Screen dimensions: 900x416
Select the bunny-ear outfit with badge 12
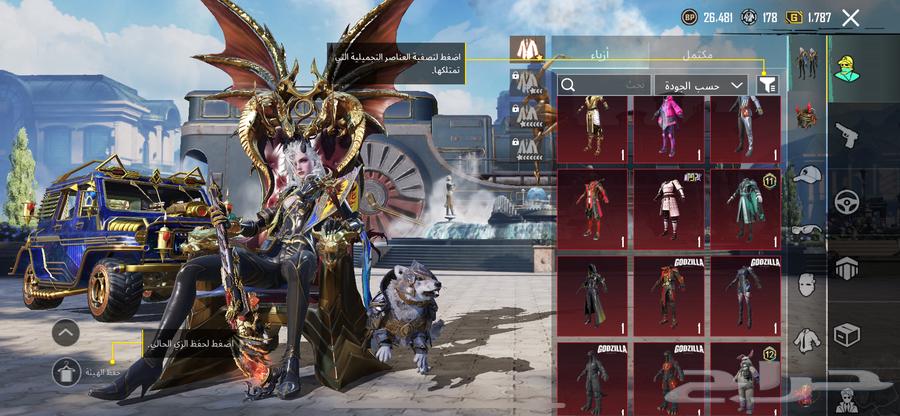coord(745,378)
